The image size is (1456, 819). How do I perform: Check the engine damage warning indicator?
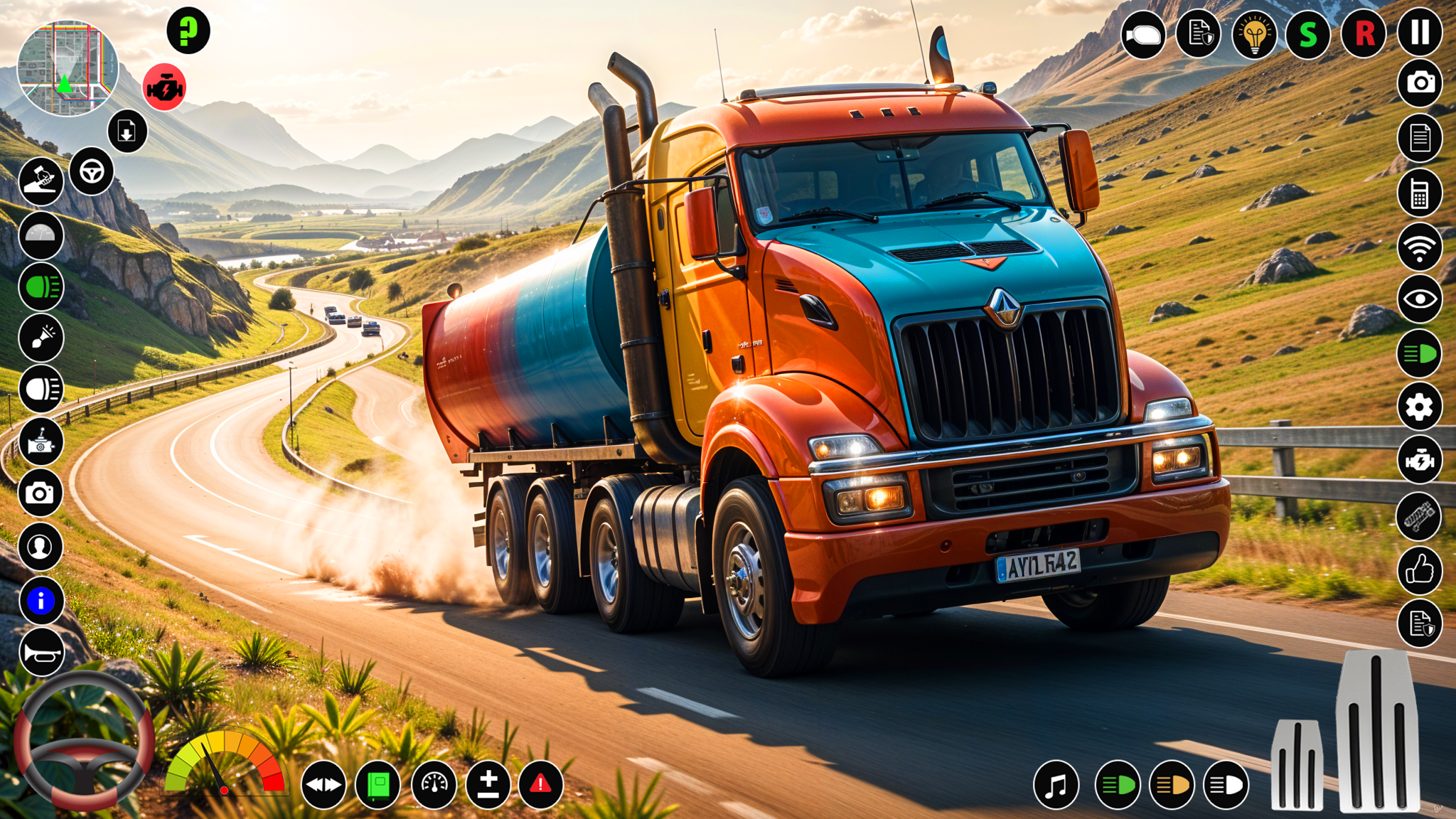pyautogui.click(x=164, y=85)
